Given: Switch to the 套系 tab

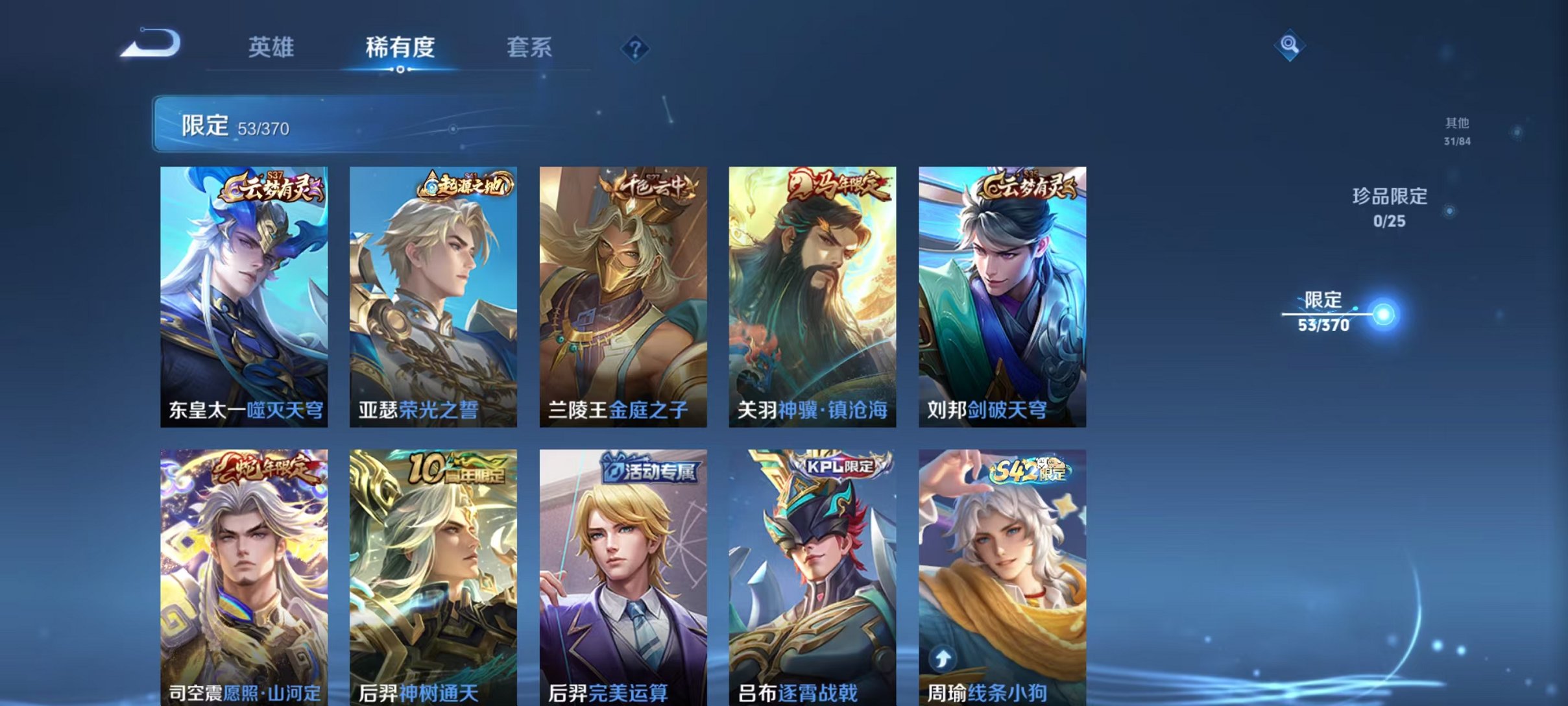Looking at the screenshot, I should tap(530, 48).
